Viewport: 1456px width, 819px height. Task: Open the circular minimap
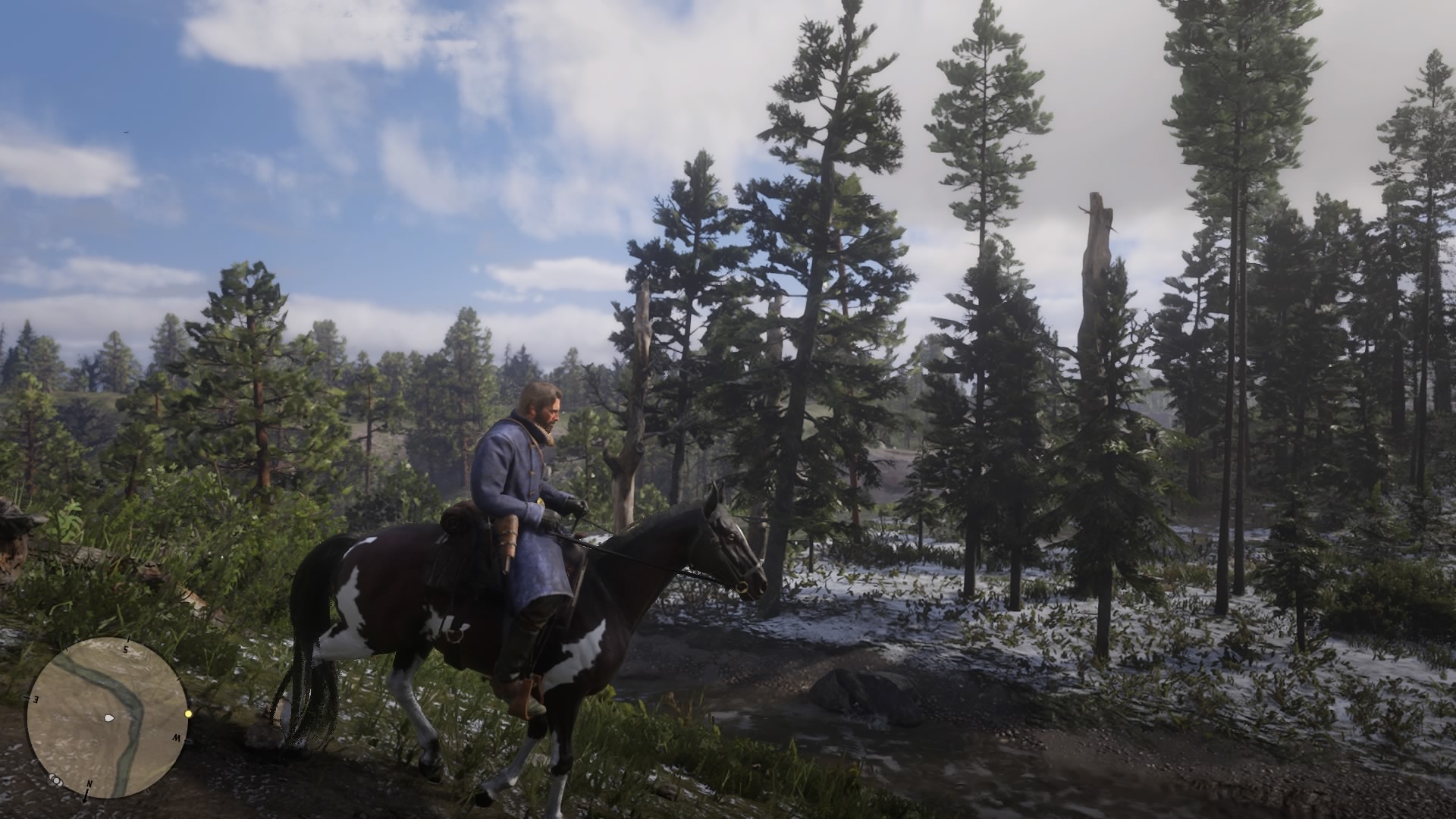point(107,717)
